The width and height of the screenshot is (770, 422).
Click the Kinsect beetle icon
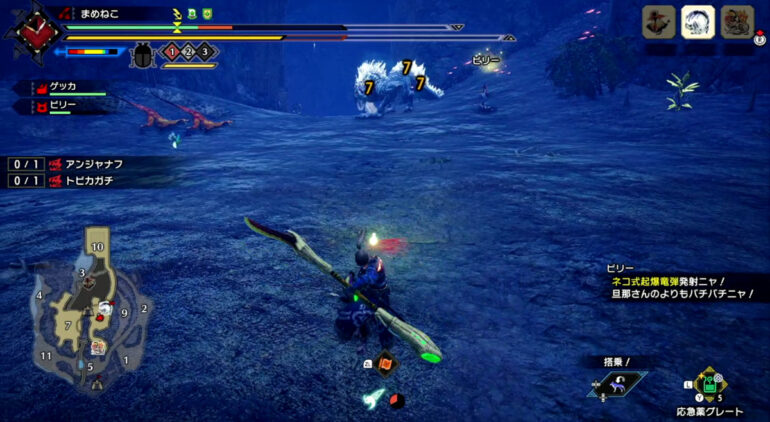tap(142, 54)
